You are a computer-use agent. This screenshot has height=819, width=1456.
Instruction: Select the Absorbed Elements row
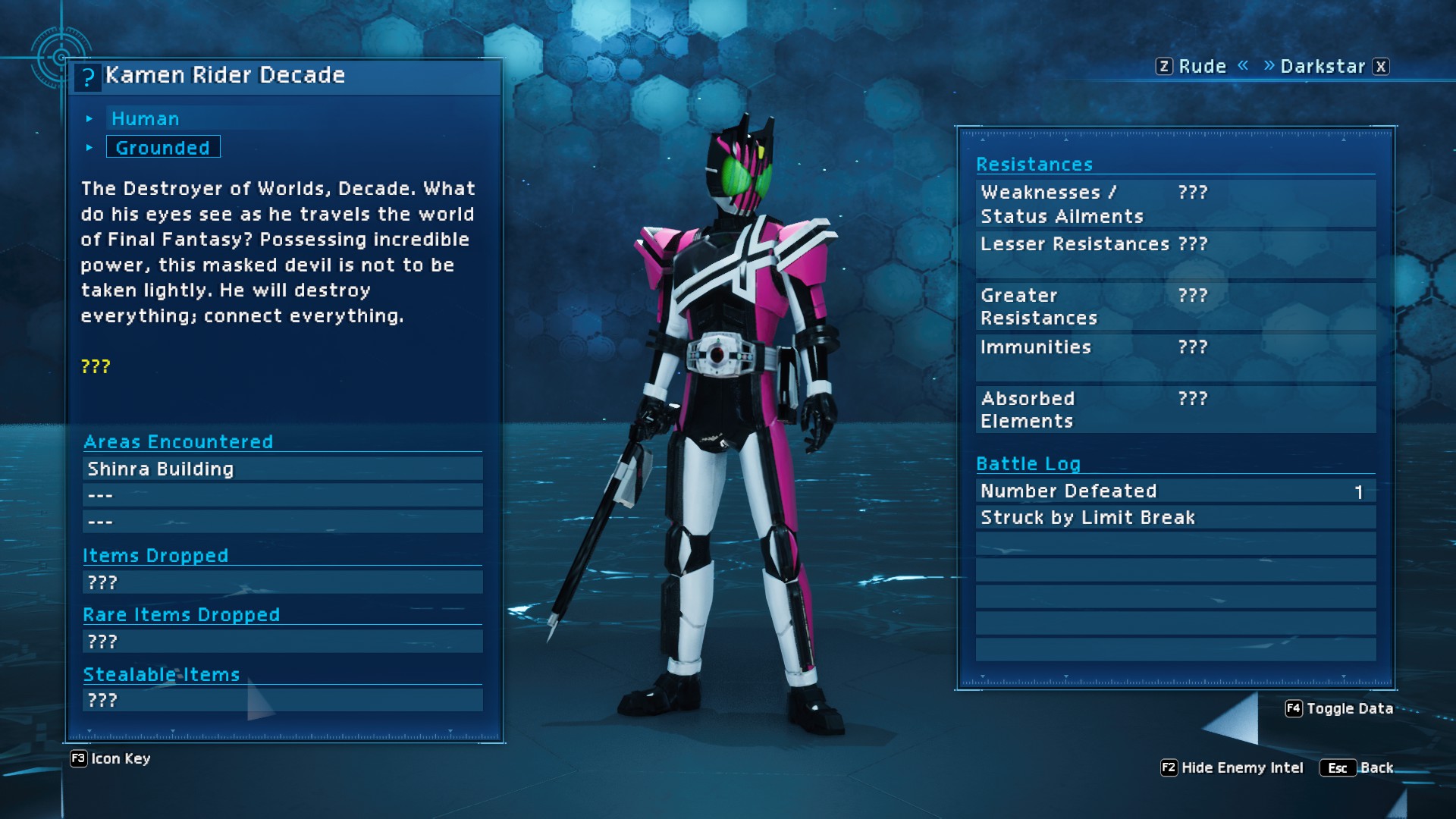1175,409
